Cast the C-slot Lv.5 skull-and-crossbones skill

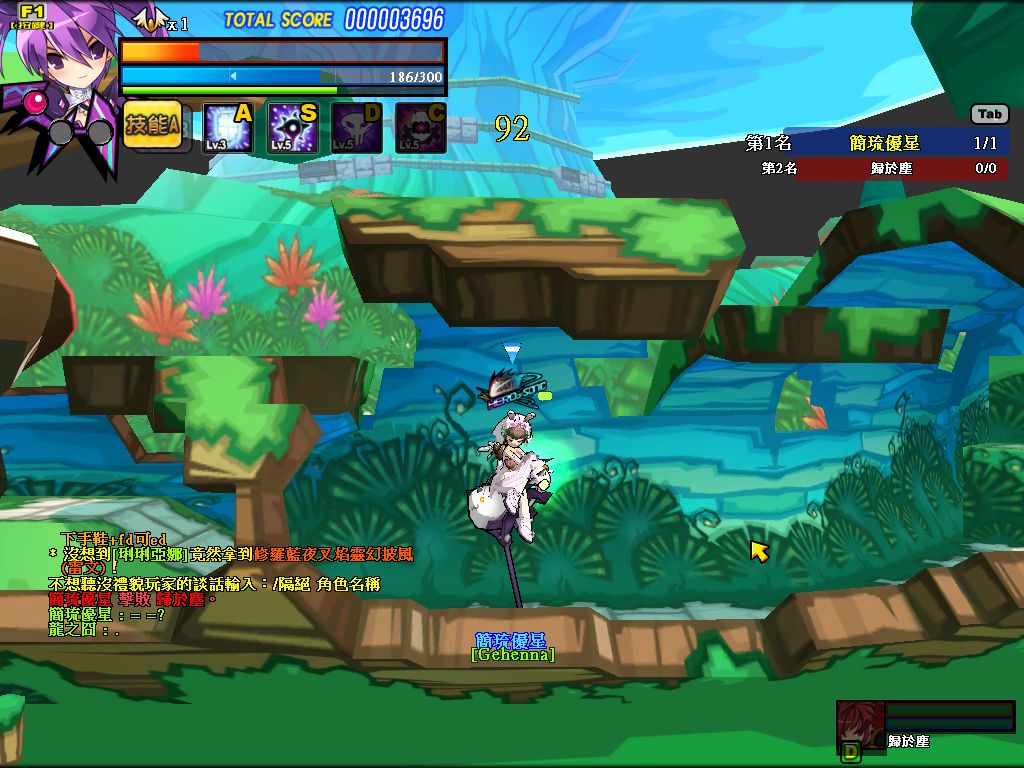click(420, 128)
